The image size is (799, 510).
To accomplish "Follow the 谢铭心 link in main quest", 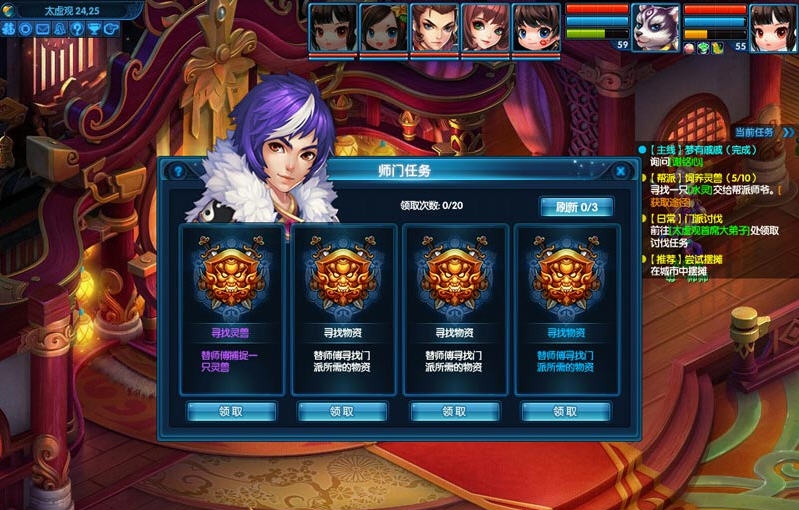I will [686, 162].
